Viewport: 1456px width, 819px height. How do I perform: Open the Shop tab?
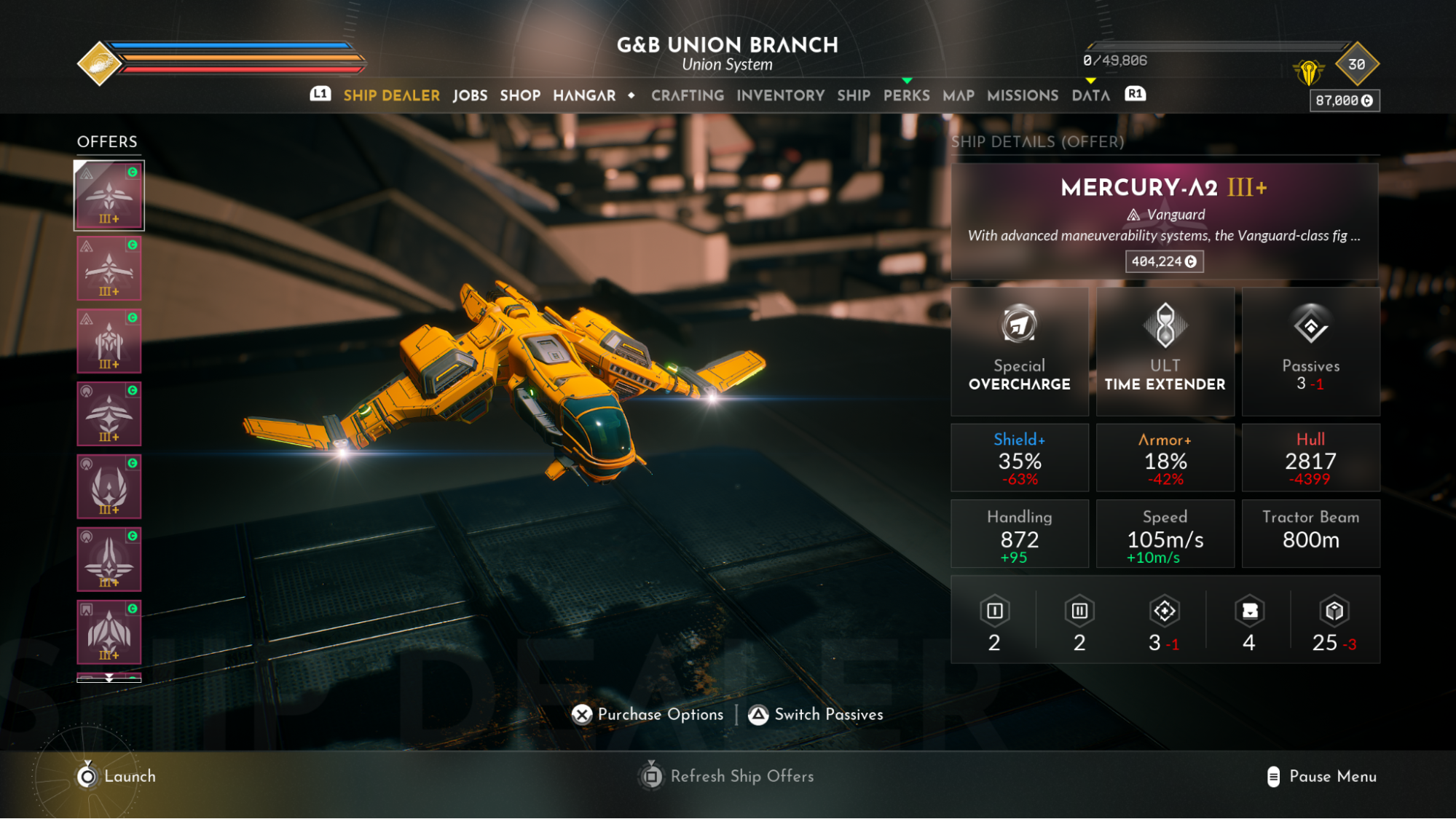pos(520,95)
